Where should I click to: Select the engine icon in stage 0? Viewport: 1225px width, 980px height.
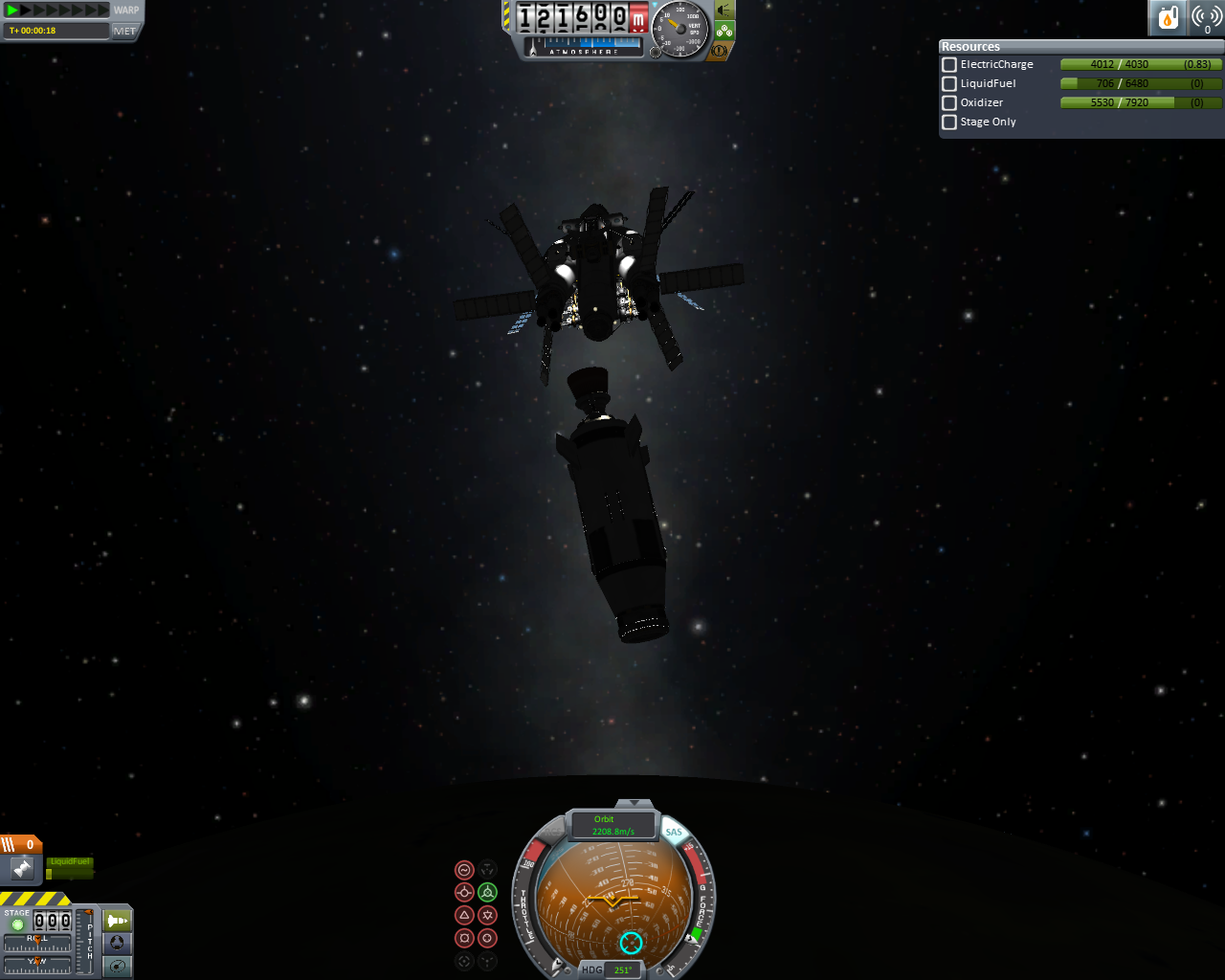point(22,869)
